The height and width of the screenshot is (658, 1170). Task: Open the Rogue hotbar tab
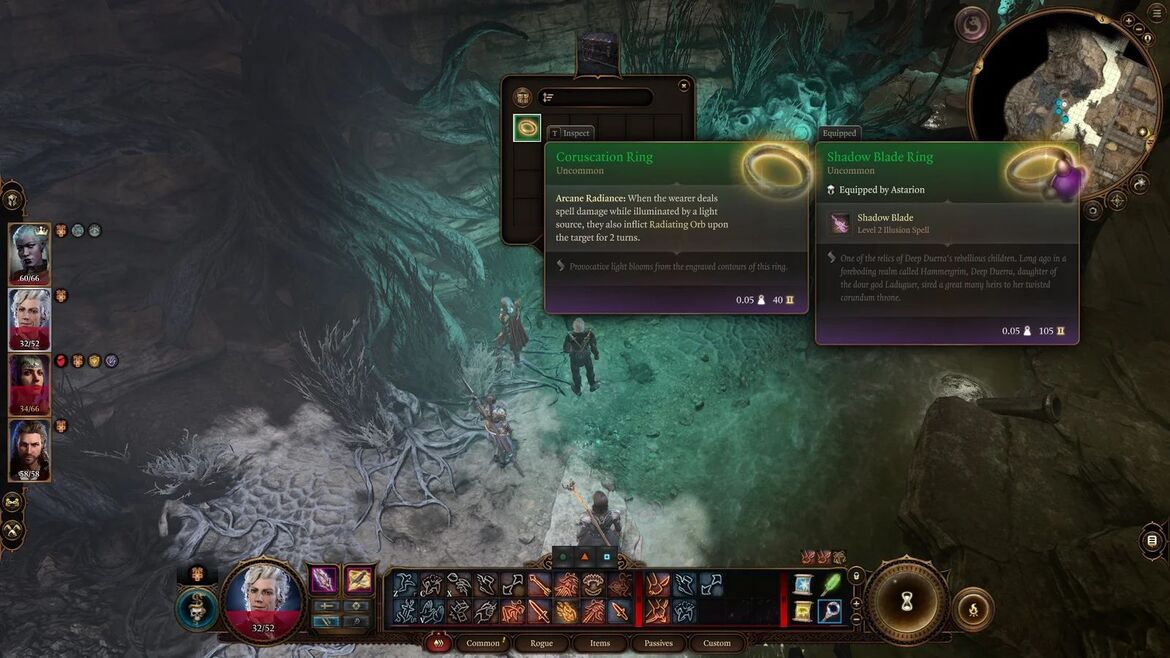coord(541,643)
